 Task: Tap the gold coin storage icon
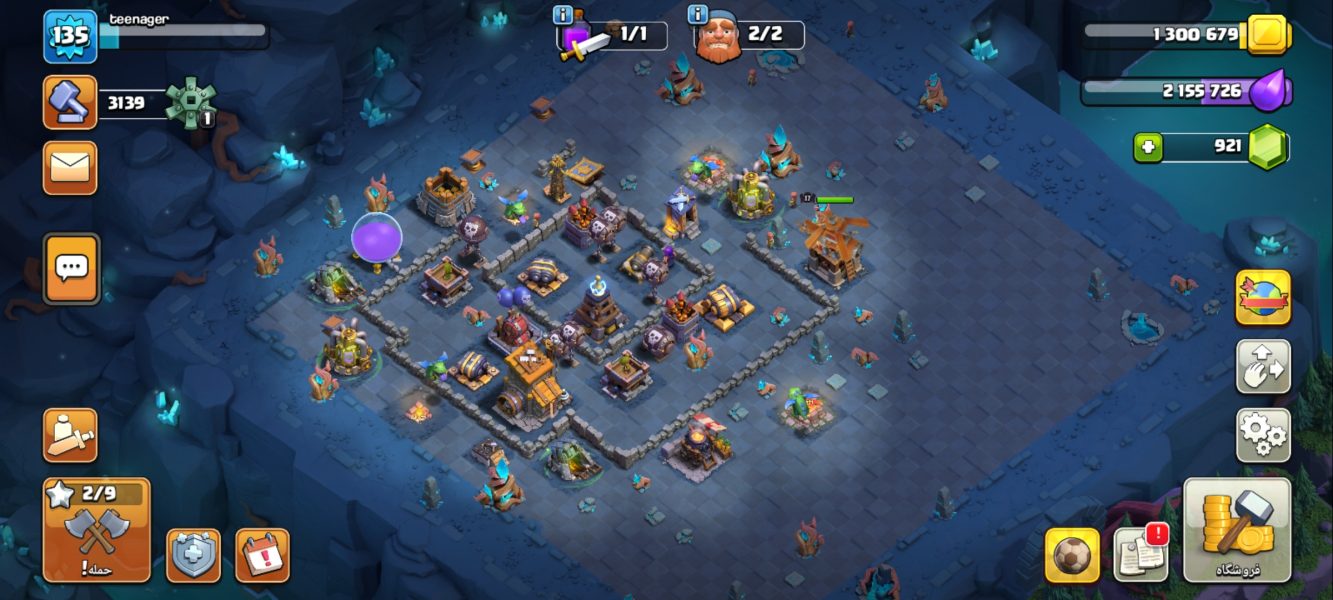pyautogui.click(x=1267, y=35)
